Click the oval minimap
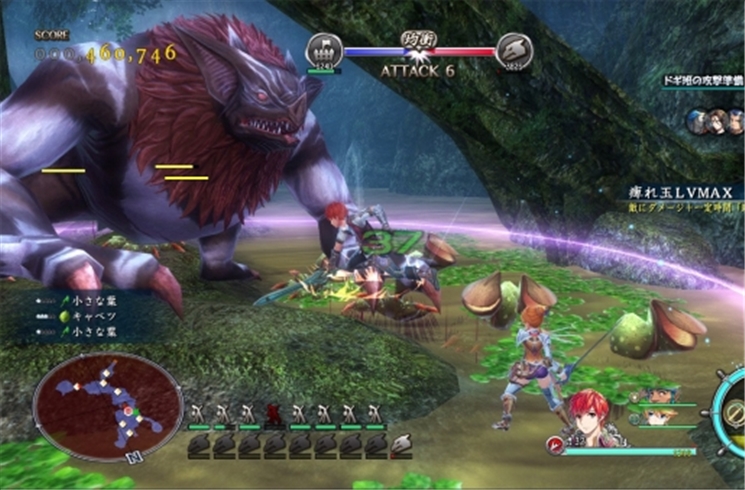This screenshot has width=745, height=490. point(108,405)
